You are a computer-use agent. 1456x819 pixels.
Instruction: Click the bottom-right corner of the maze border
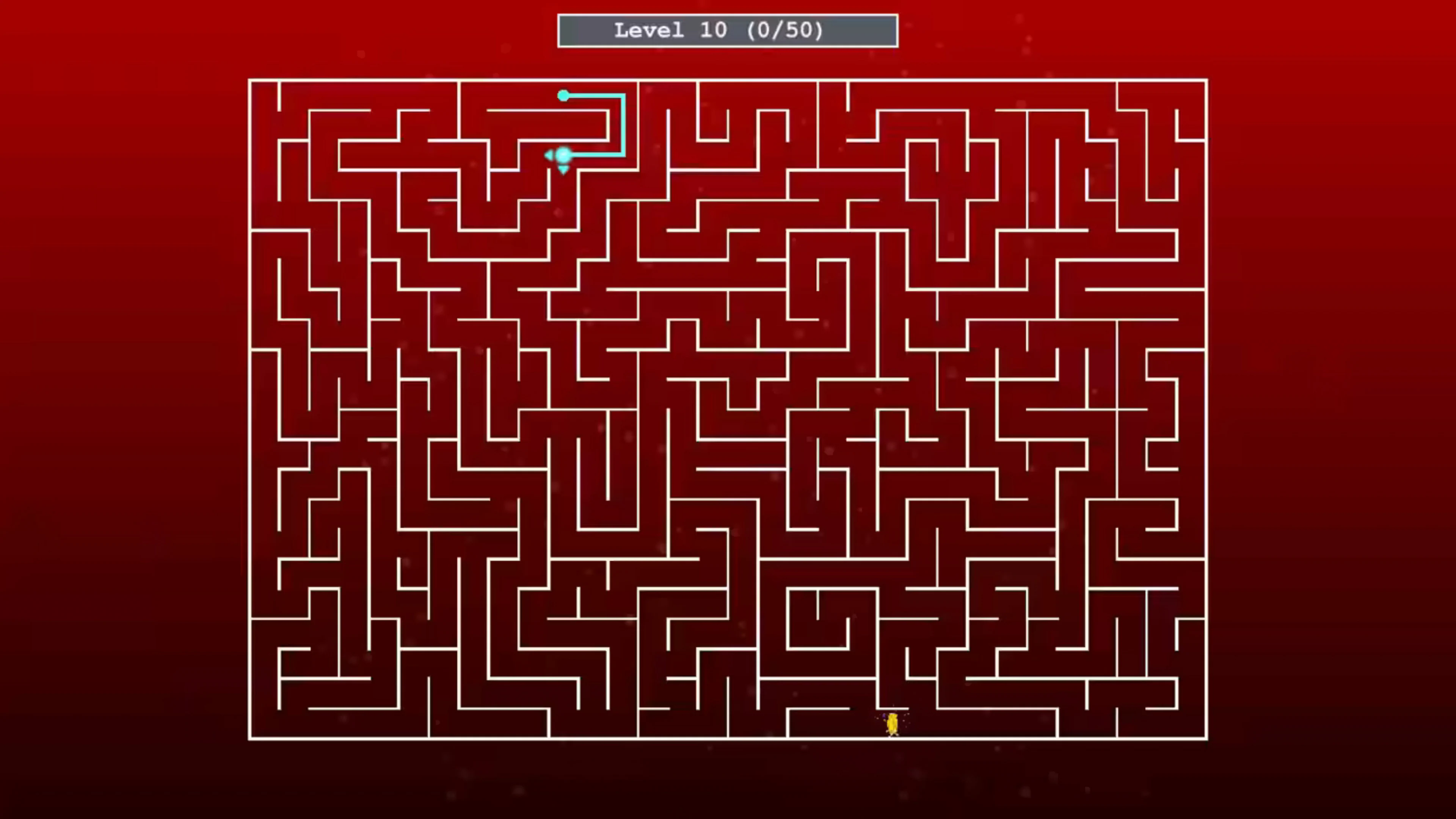[1206, 738]
